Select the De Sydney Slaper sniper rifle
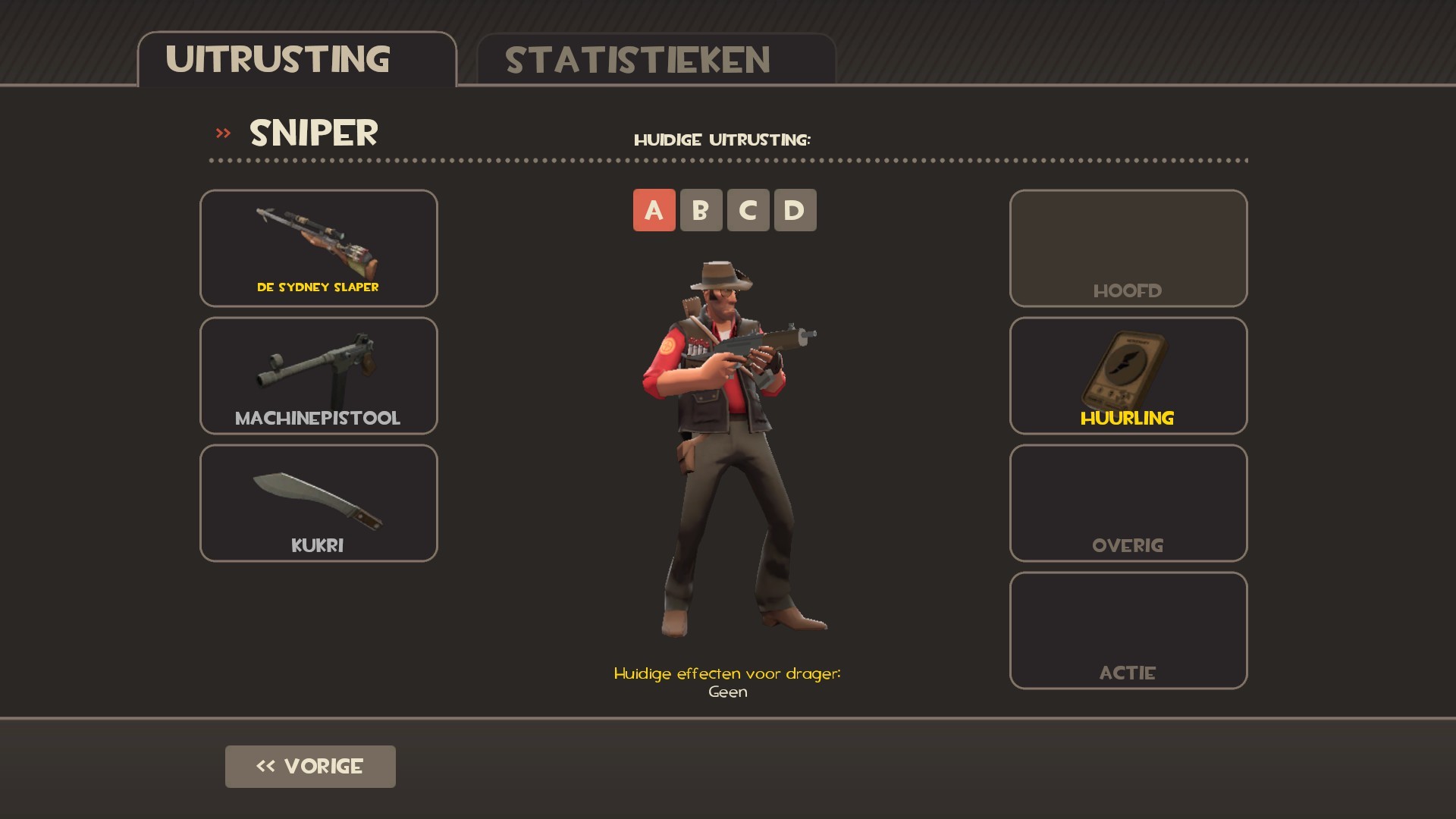The width and height of the screenshot is (1456, 819). point(318,248)
